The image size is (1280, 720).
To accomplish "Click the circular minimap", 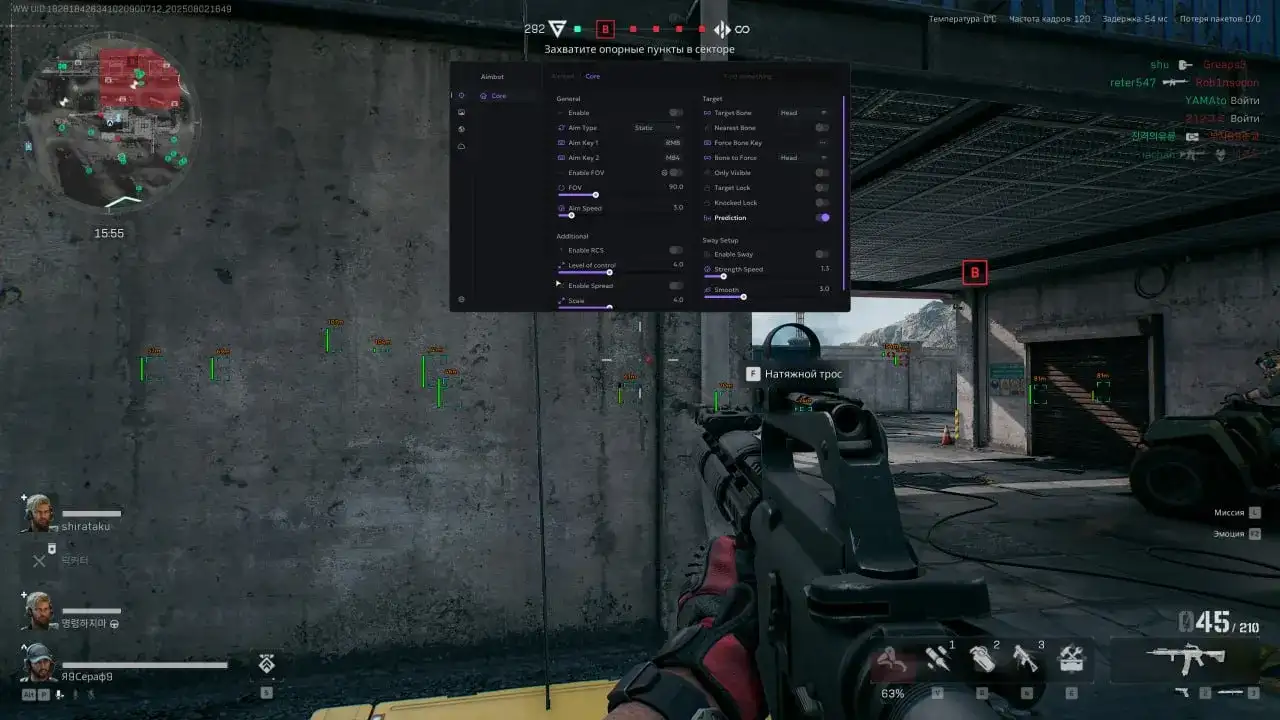I will coord(110,120).
